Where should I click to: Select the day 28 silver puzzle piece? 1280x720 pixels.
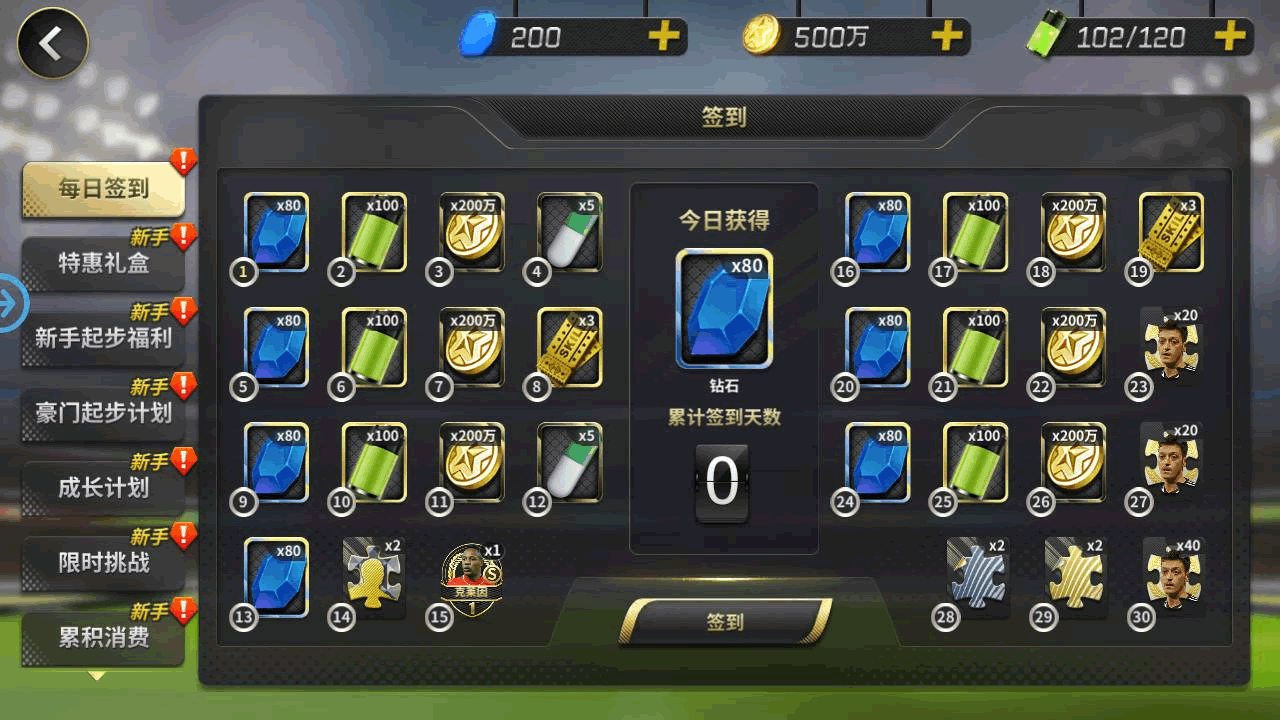(x=977, y=577)
